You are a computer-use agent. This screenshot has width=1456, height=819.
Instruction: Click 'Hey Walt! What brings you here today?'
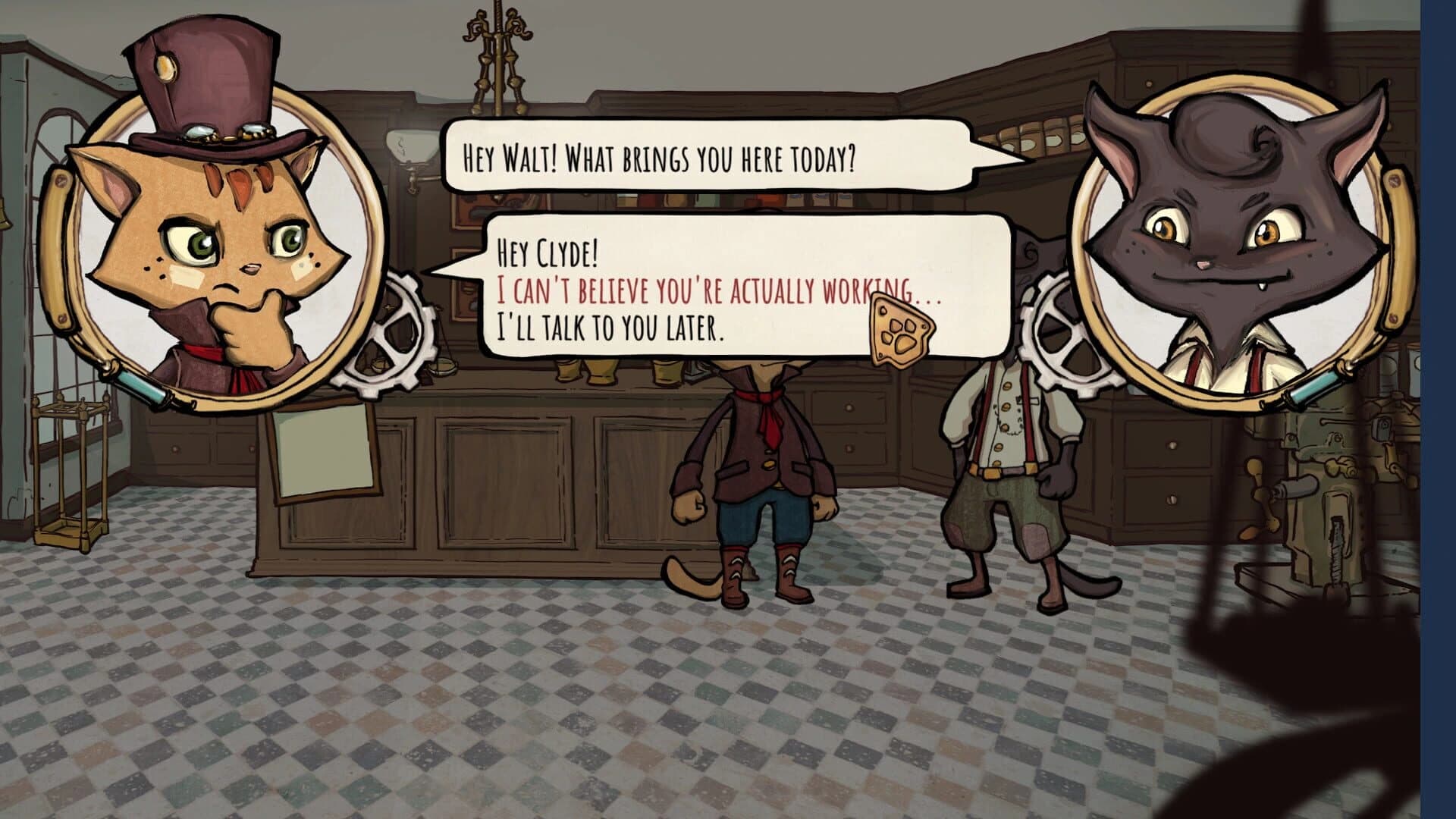click(660, 158)
